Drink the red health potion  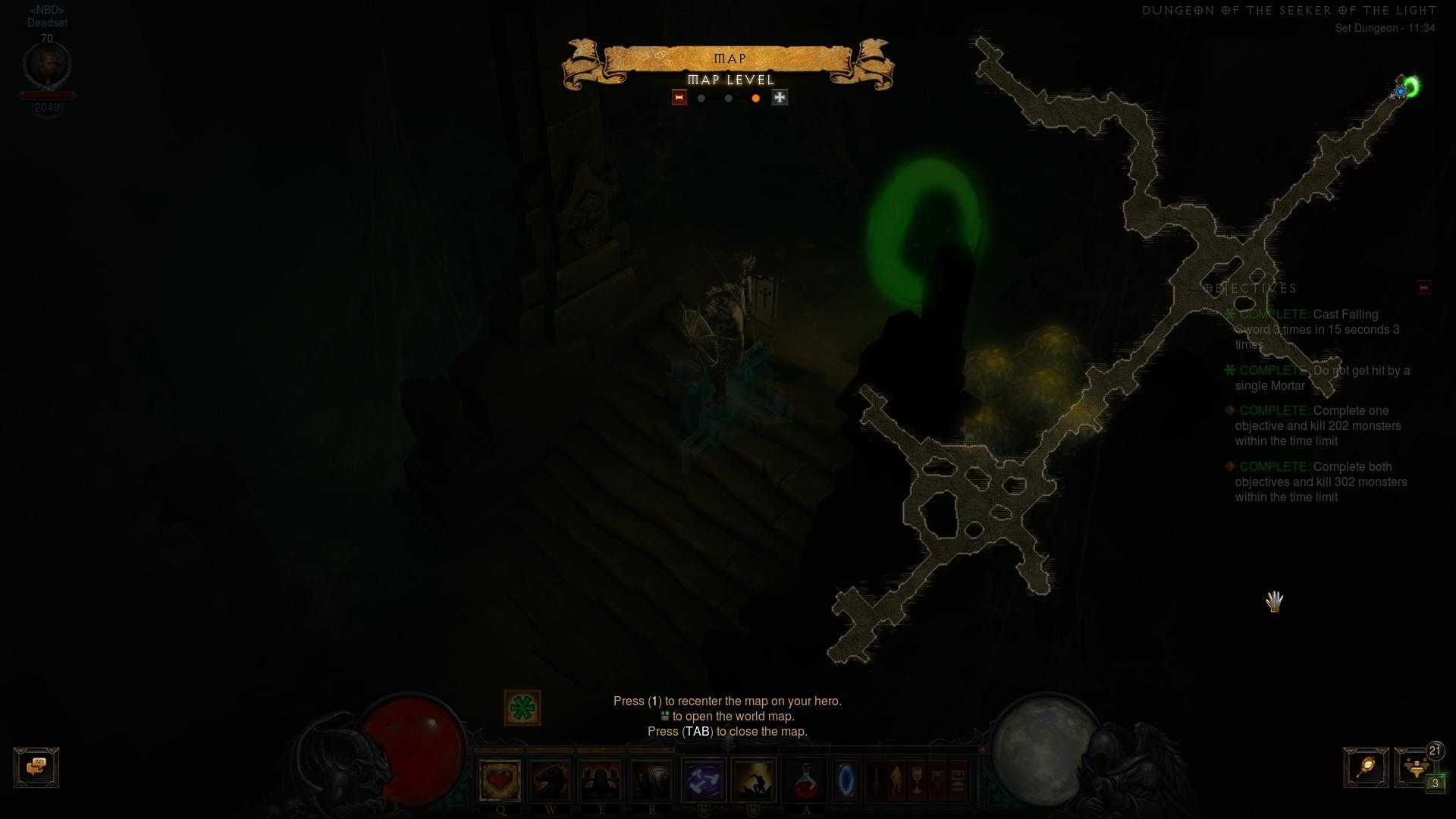[x=805, y=780]
